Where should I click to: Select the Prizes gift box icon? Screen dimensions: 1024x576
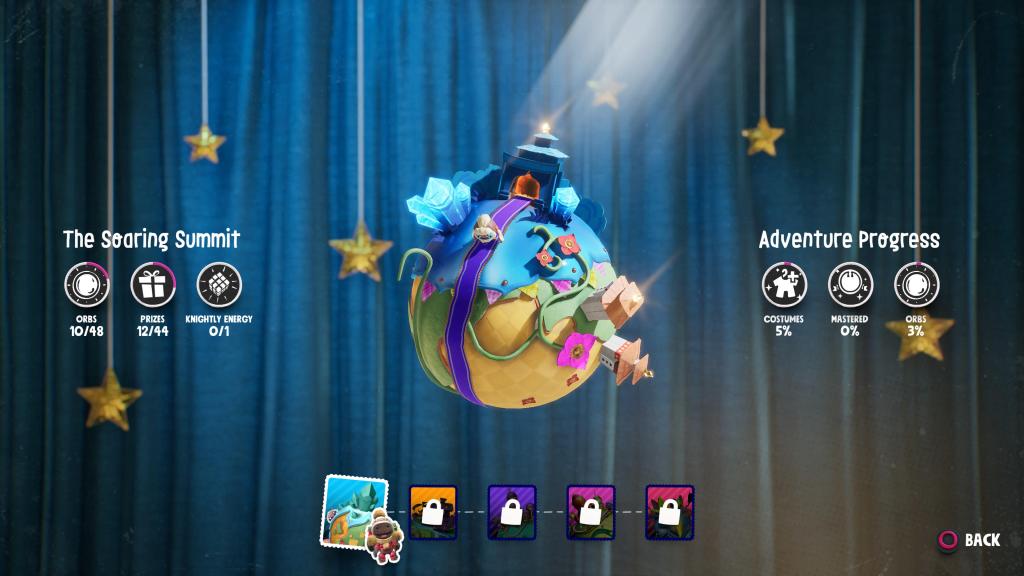[153, 286]
